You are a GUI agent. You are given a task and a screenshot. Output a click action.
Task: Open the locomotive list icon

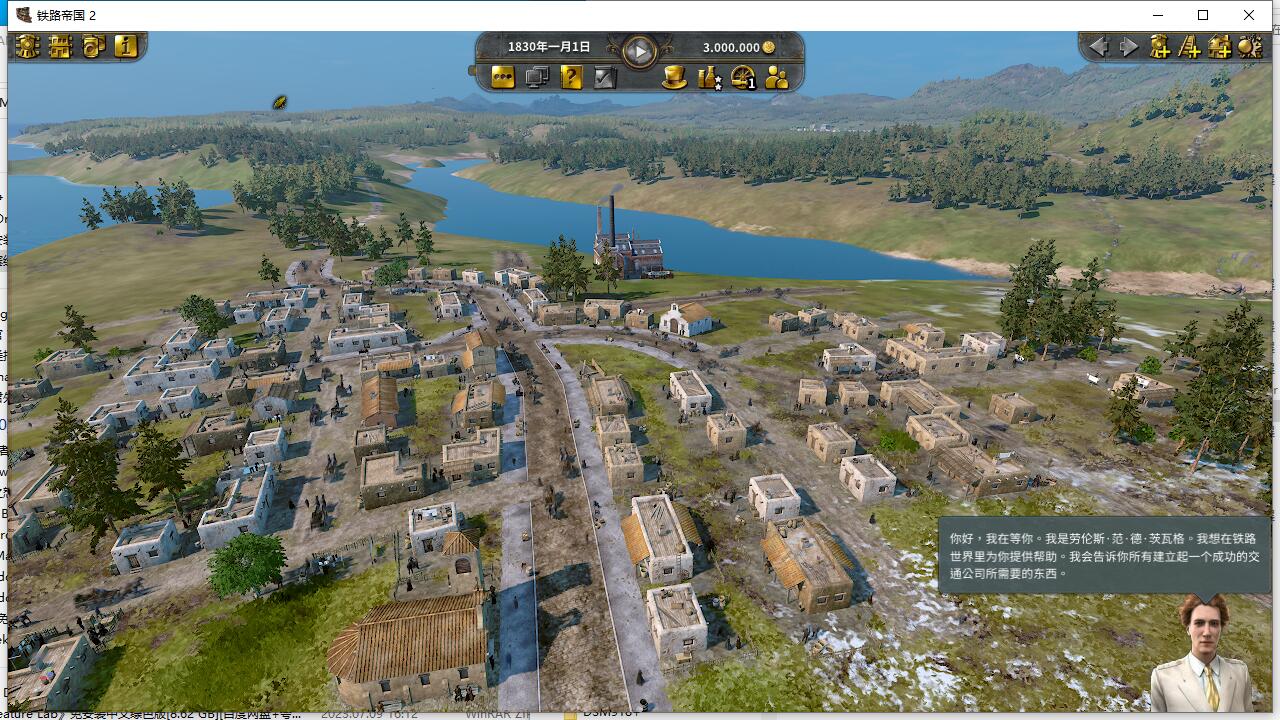[28, 46]
